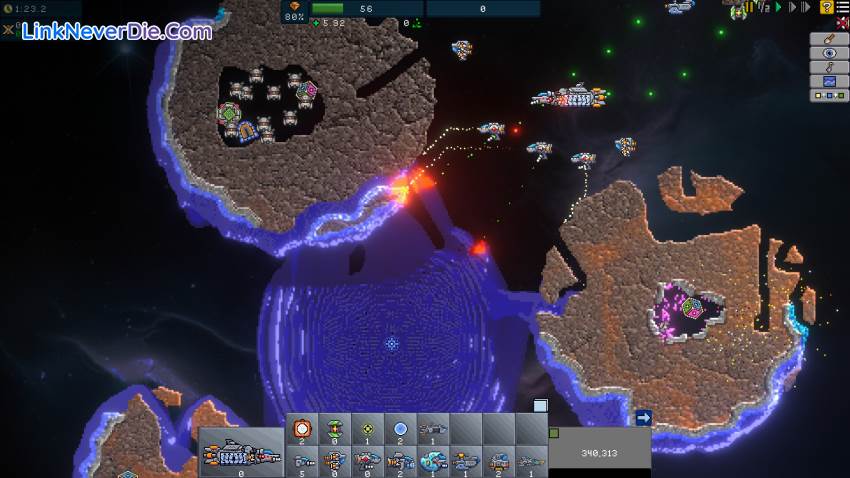Select the key tool button
850x478 pixels.
pos(829,67)
